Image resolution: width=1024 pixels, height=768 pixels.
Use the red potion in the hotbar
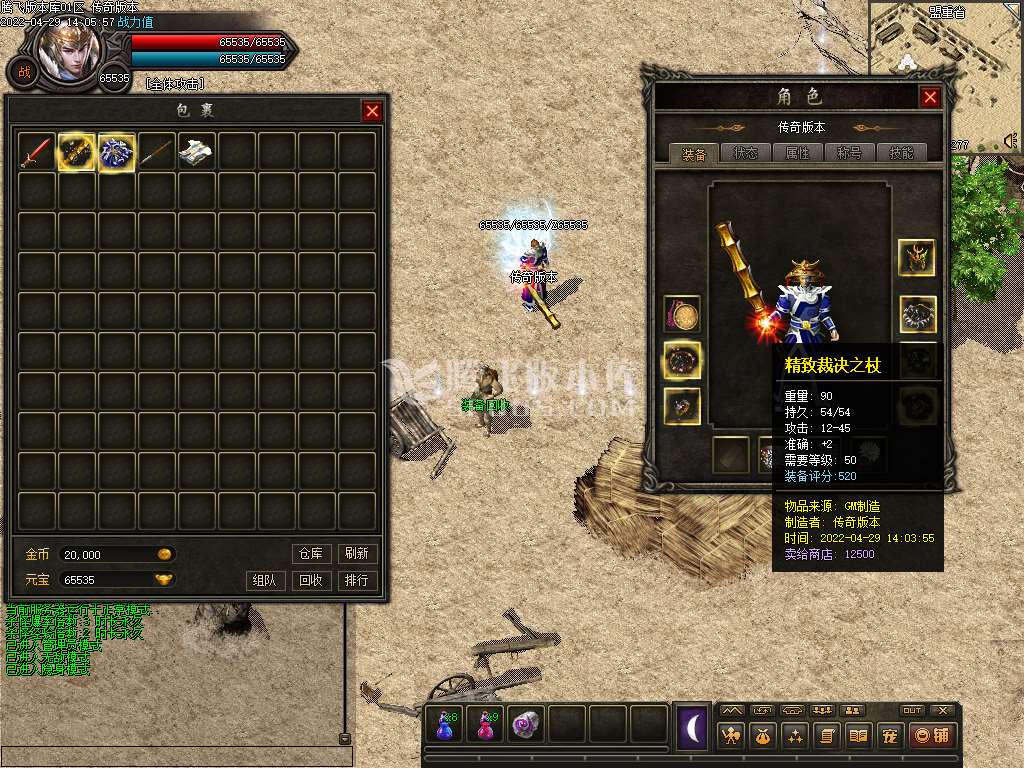pos(485,725)
